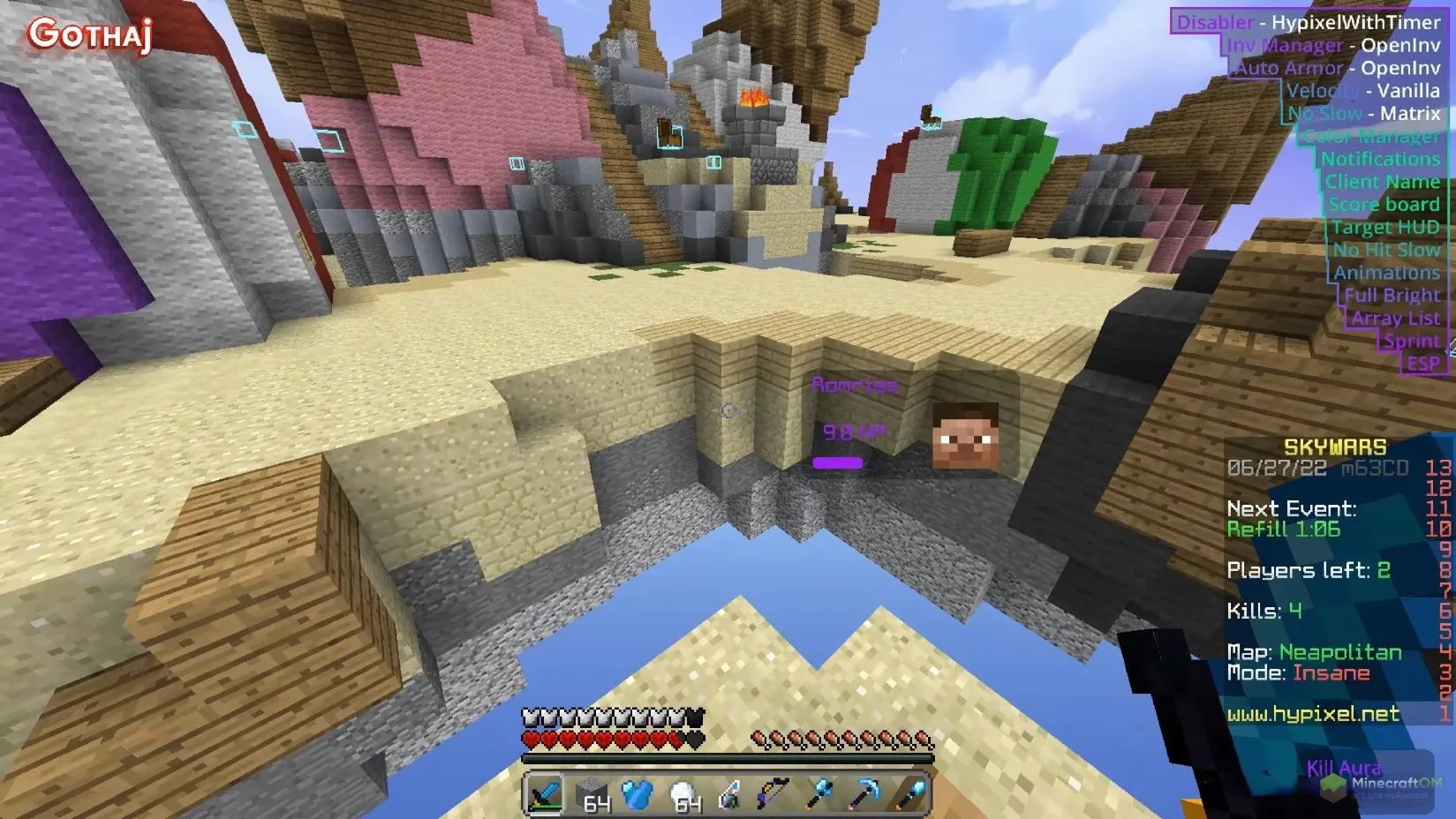
Task: Select the diamond sword hotbar slot
Action: [x=545, y=794]
